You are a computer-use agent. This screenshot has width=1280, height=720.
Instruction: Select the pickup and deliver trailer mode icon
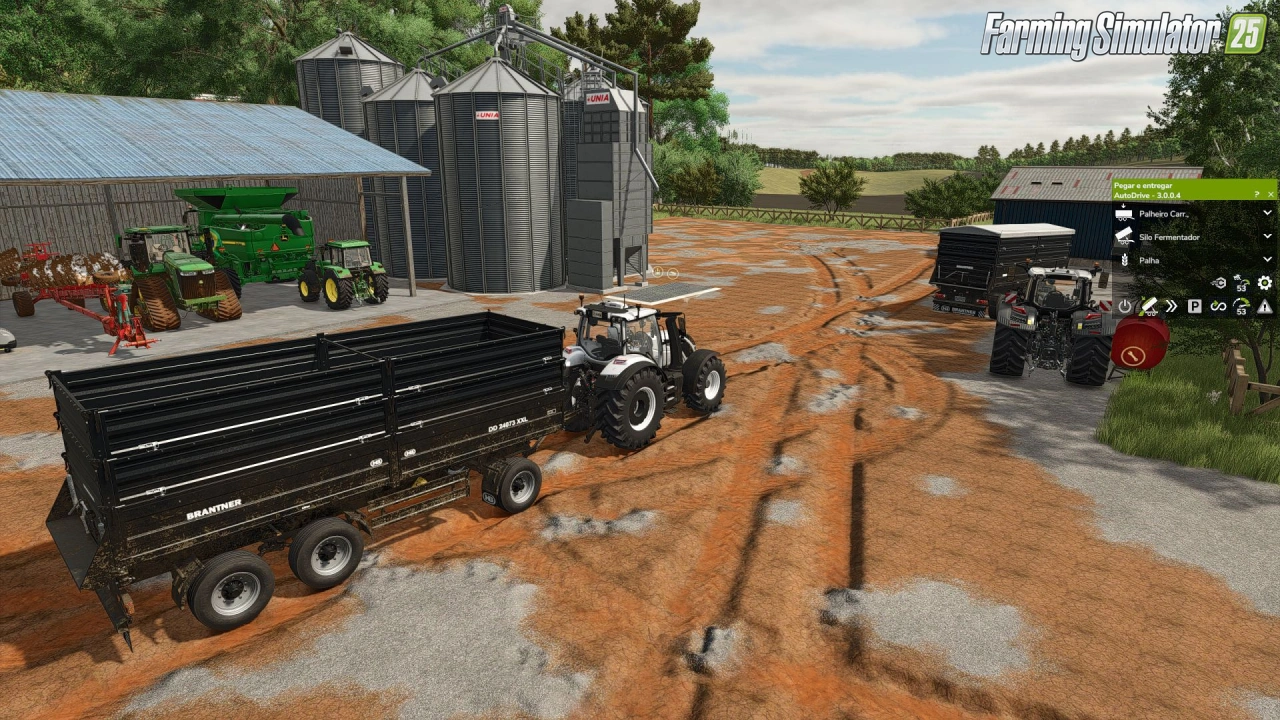(1149, 306)
